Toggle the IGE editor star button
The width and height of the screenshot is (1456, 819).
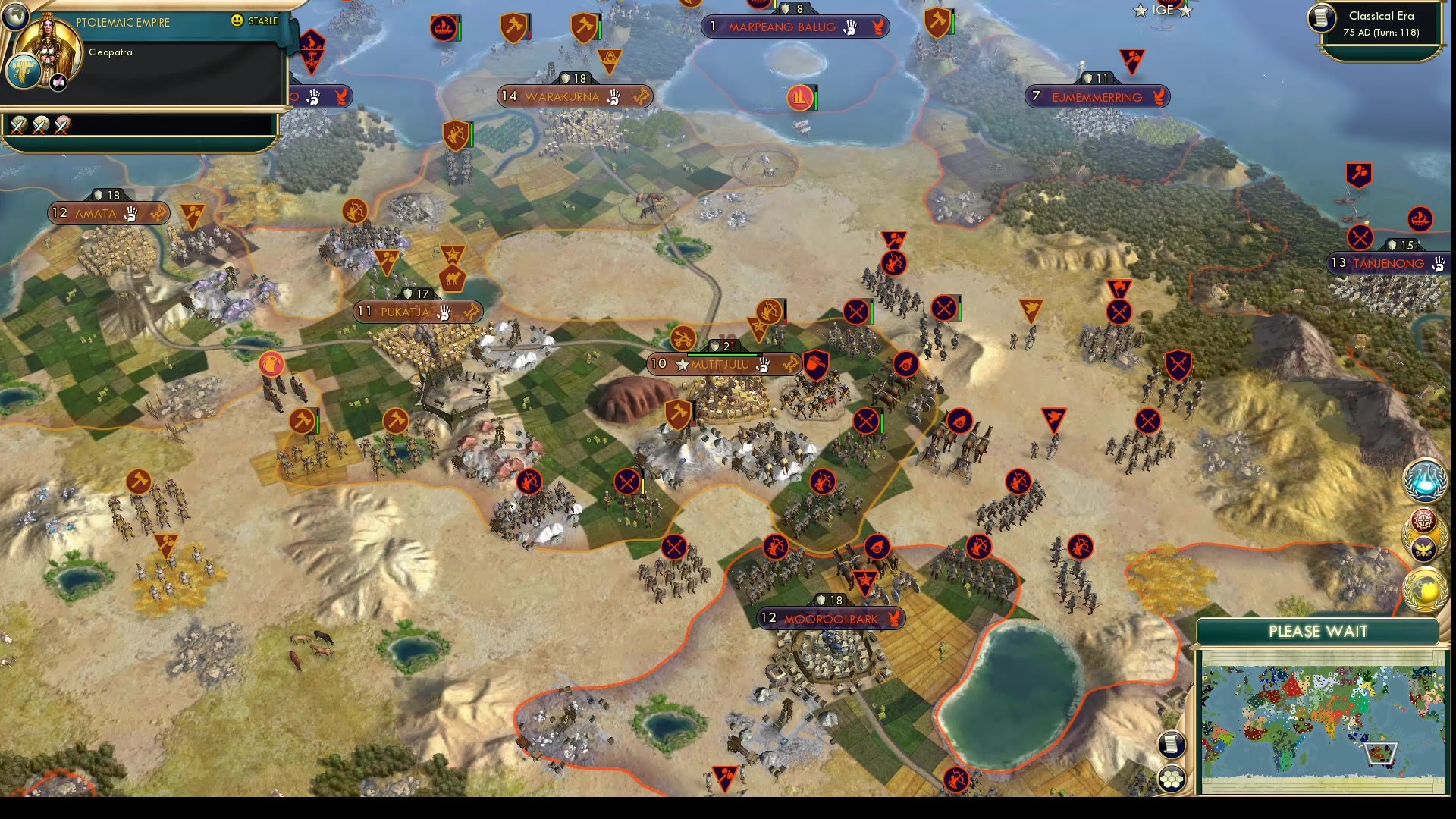point(1163,11)
